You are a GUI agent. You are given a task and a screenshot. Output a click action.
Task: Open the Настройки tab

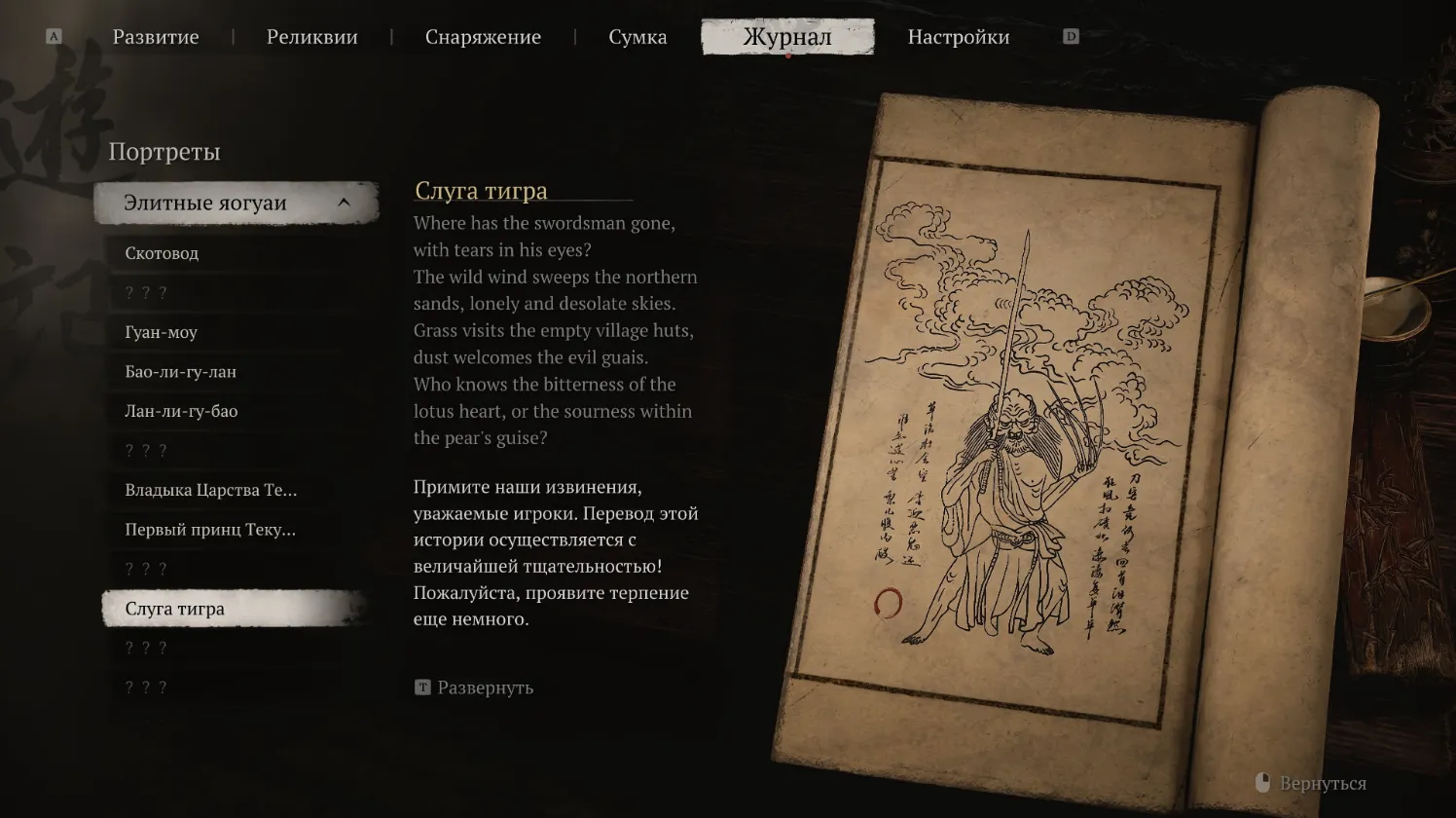click(958, 36)
